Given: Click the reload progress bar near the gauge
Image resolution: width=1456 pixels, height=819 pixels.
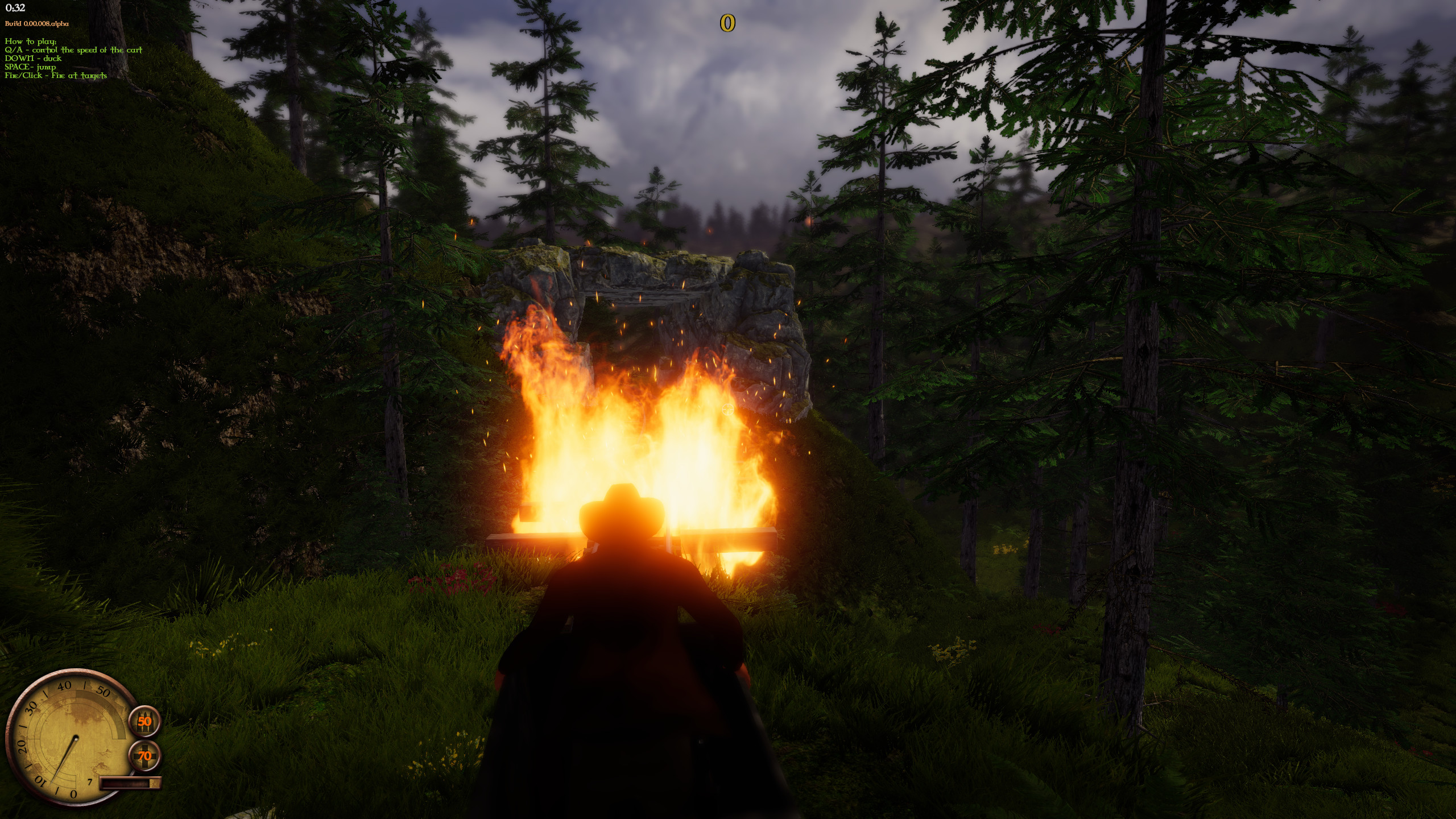Looking at the screenshot, I should (x=130, y=782).
